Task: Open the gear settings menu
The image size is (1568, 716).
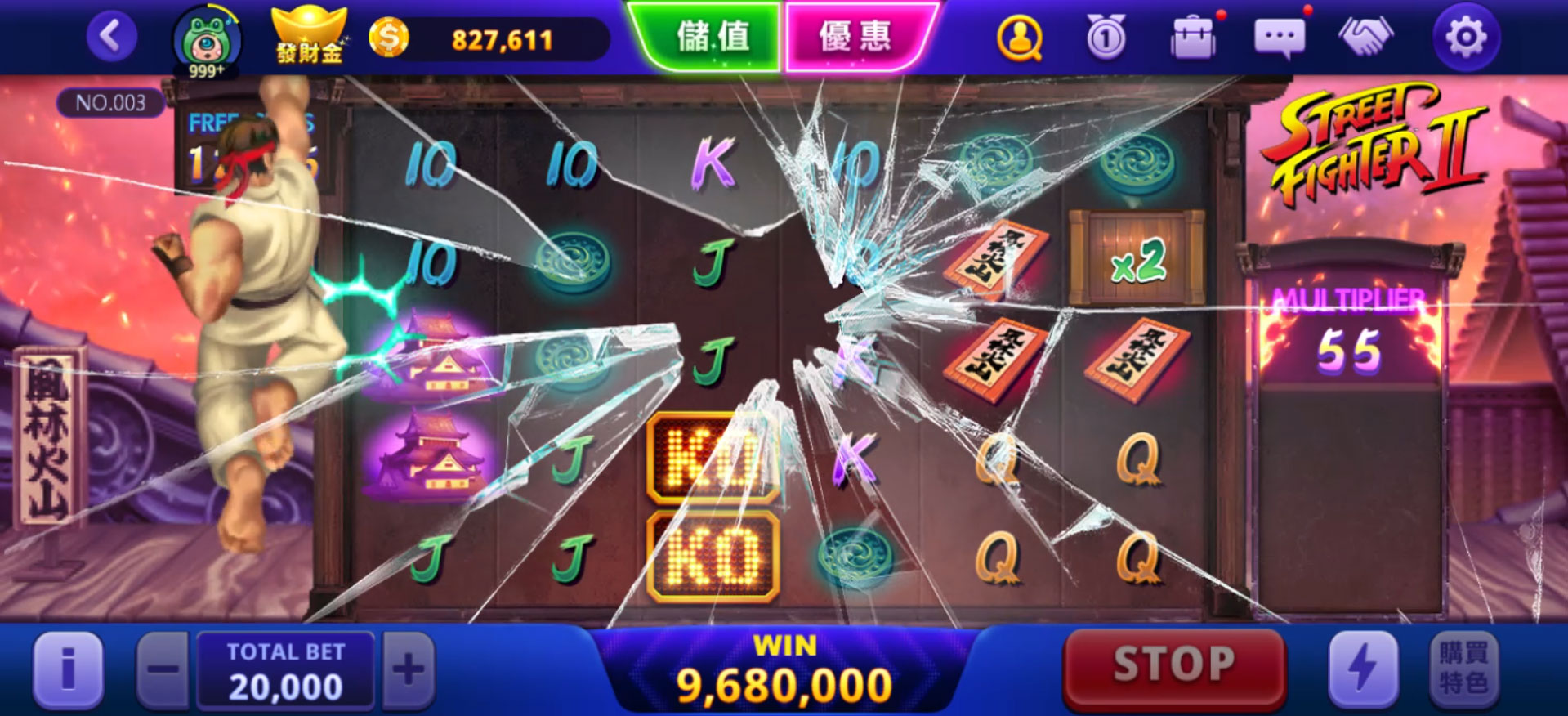Action: click(1466, 38)
